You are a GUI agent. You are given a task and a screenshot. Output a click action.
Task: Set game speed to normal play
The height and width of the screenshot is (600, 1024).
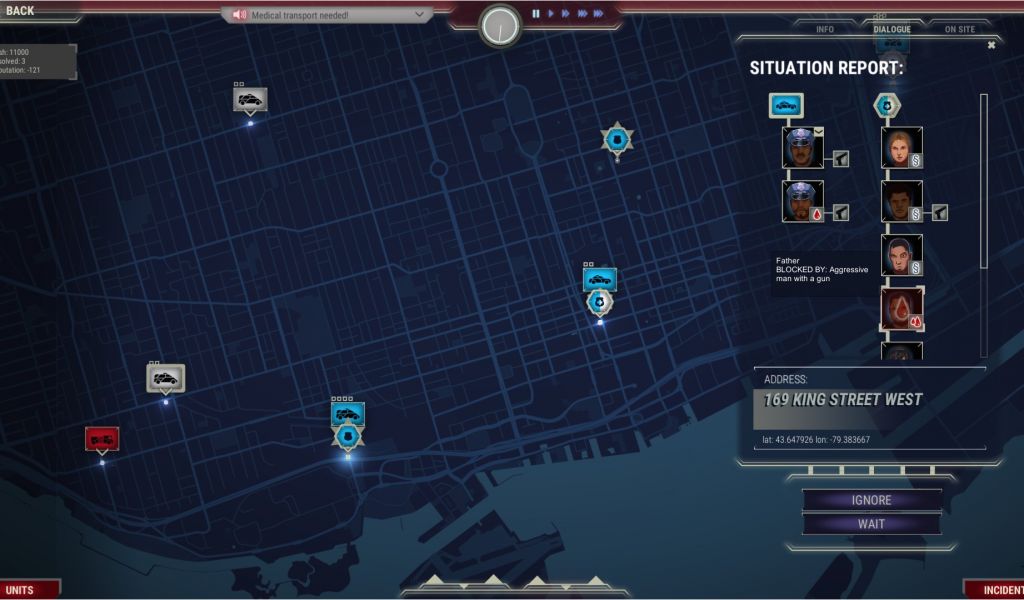point(550,14)
